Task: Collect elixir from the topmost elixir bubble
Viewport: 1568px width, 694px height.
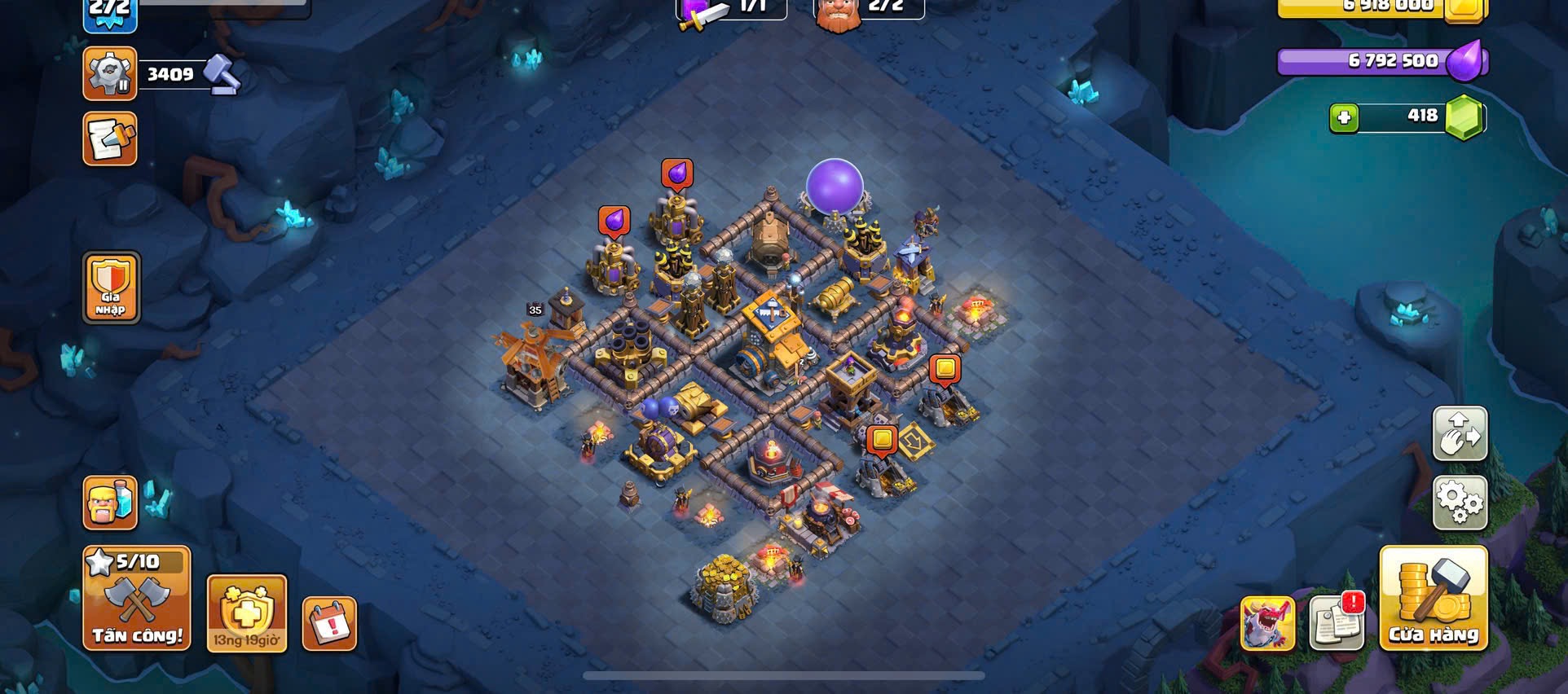Action: (676, 173)
